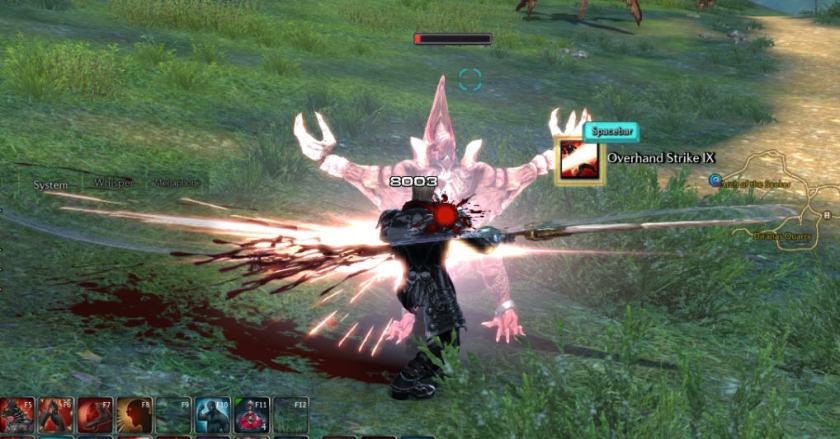Activate the F7 kick skill slot
Screen dimensions: 840x439
tap(95, 415)
